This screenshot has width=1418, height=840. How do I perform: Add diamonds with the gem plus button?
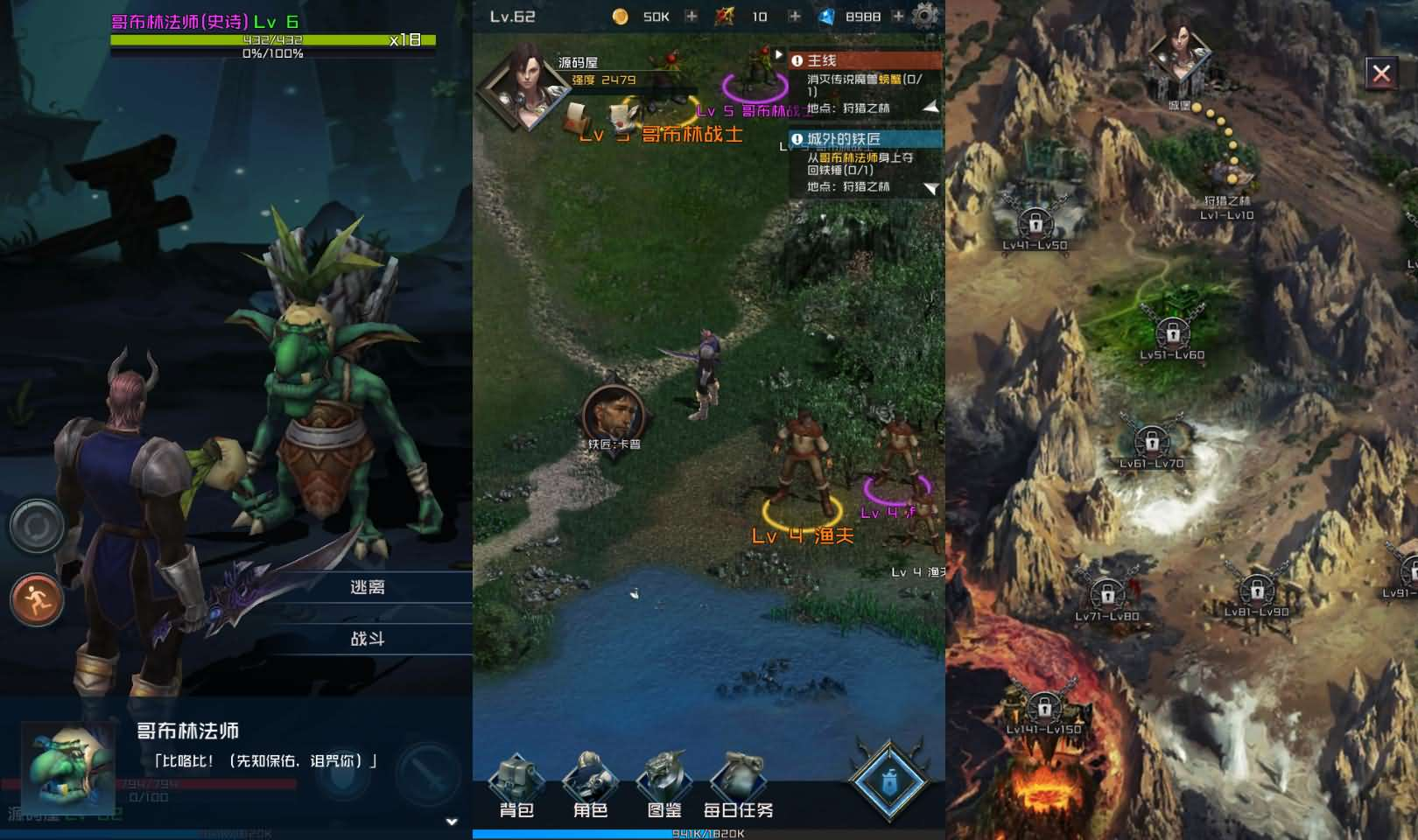click(898, 17)
